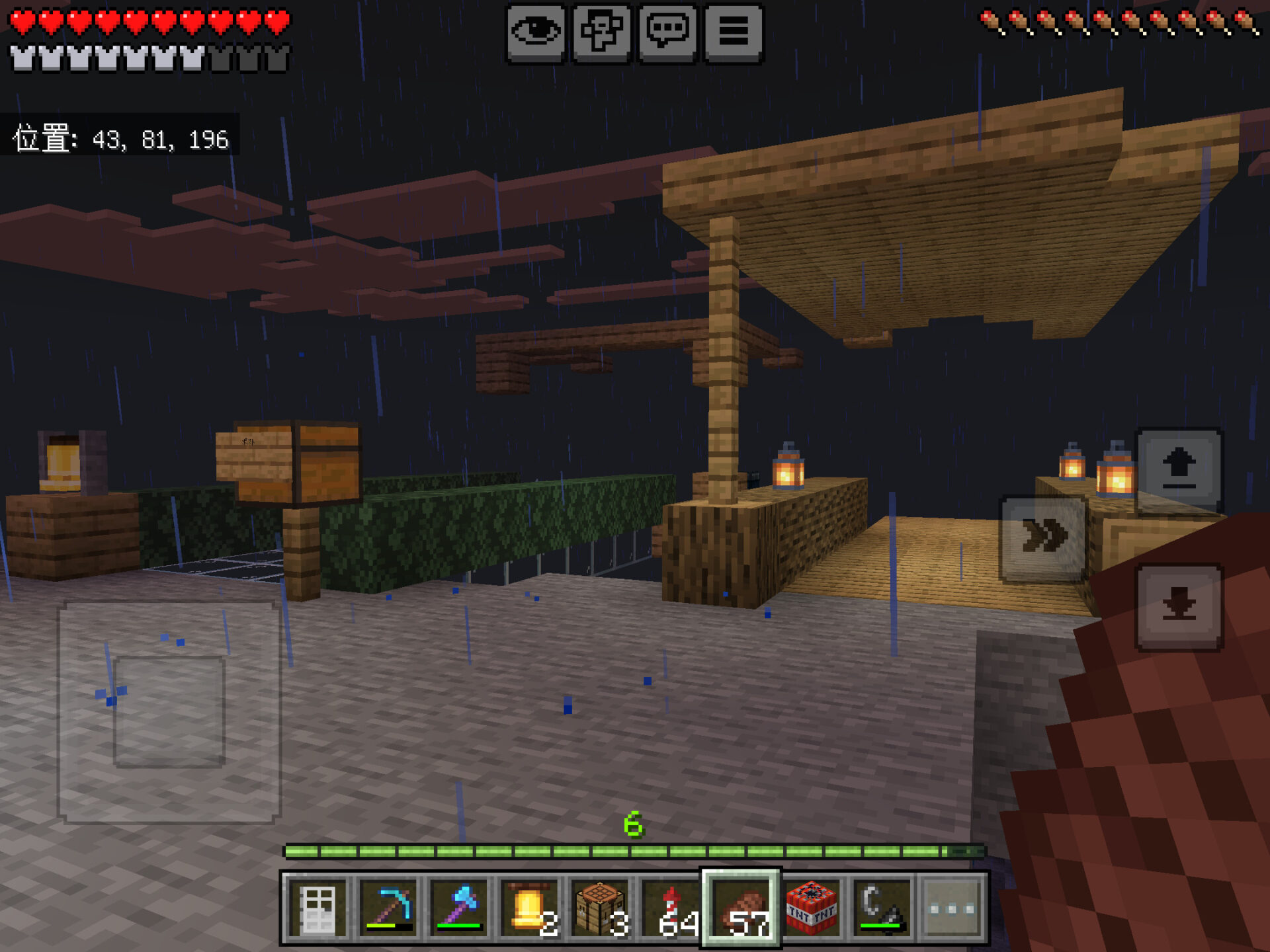Select the diamond axe hotbar slot

point(459,909)
